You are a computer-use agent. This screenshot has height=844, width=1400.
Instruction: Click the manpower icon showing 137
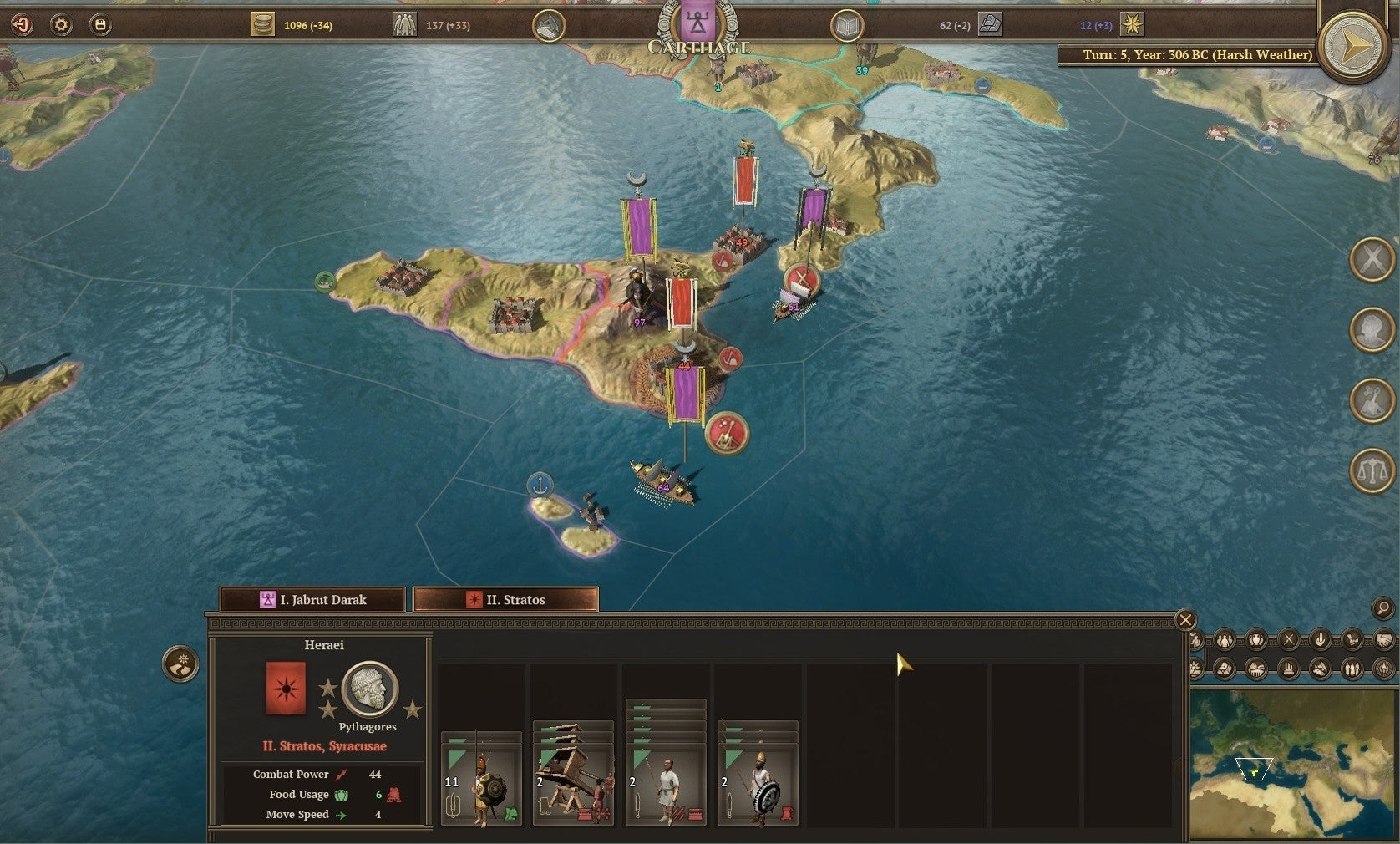coord(404,26)
